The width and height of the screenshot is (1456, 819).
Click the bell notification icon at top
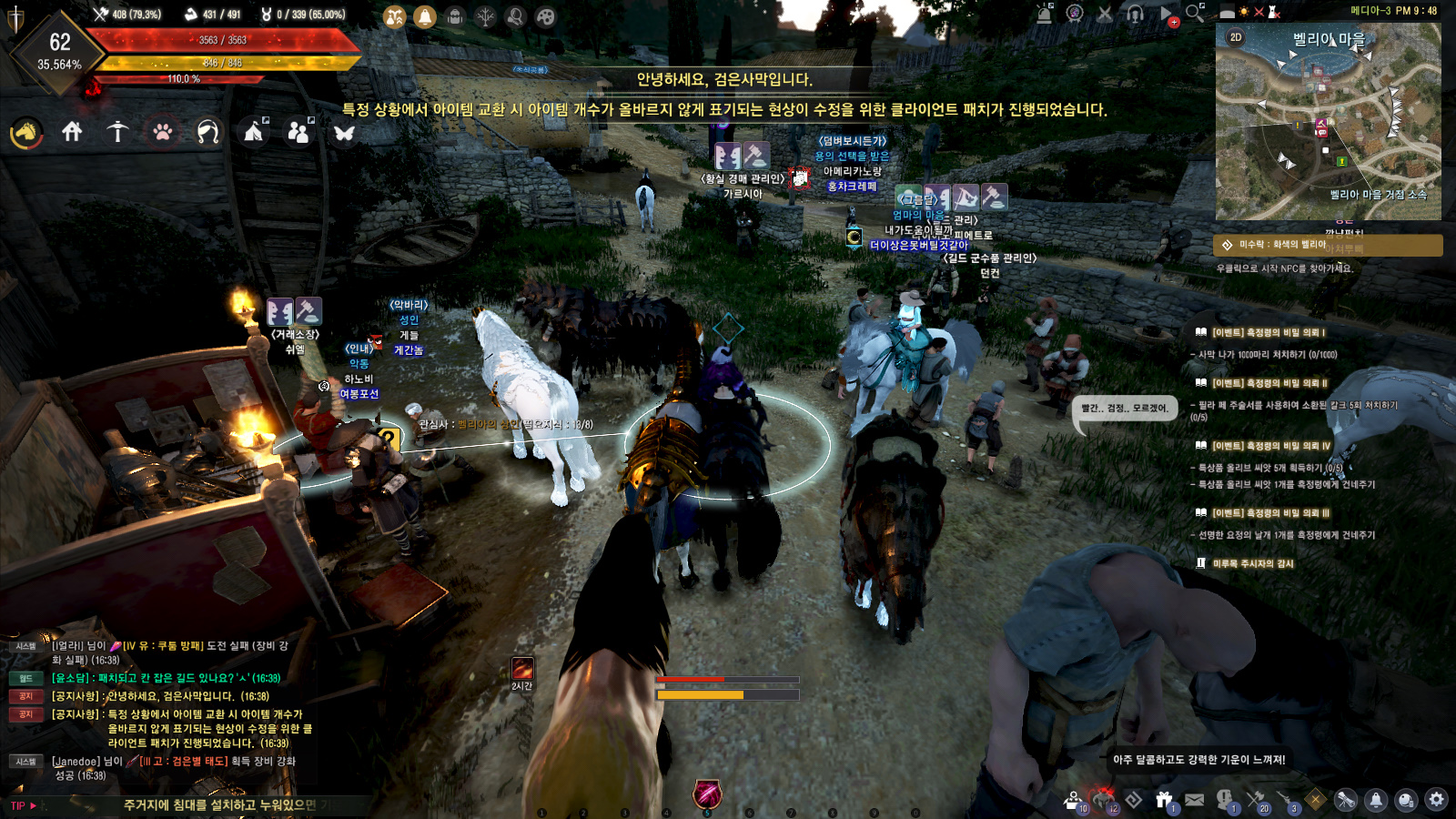(x=425, y=16)
